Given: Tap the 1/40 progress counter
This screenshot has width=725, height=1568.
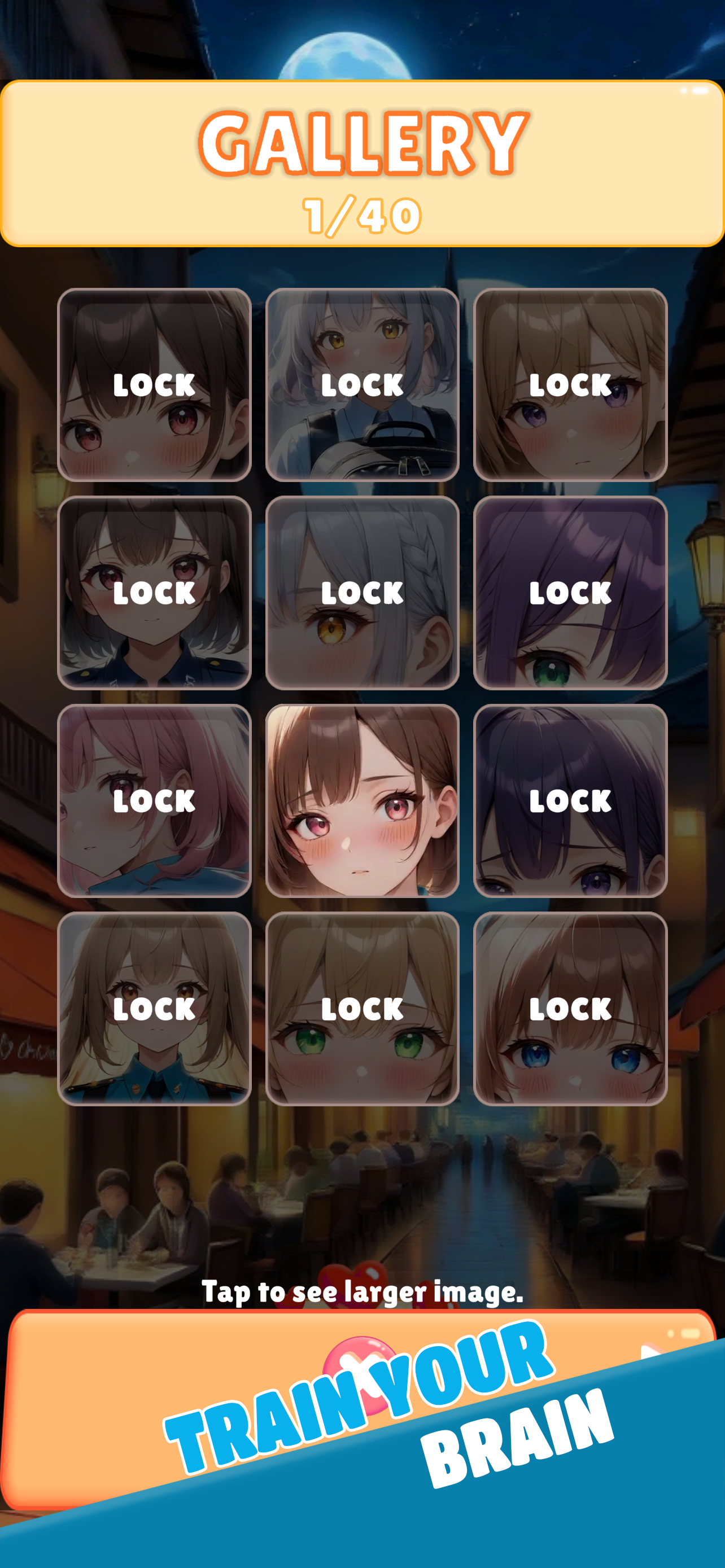Looking at the screenshot, I should tap(362, 213).
